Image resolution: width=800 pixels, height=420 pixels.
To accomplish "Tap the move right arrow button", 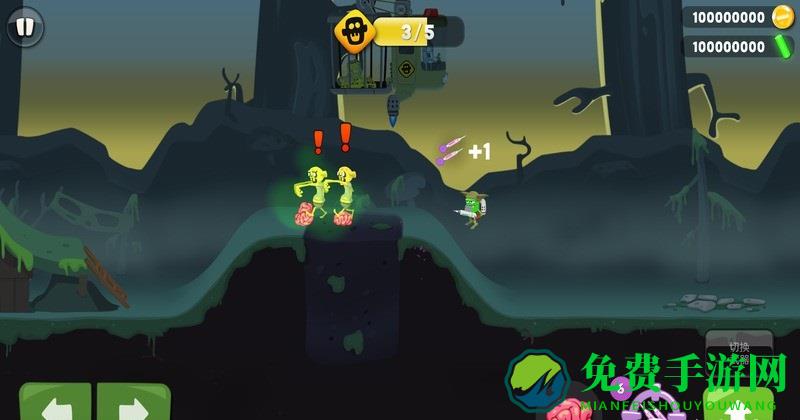I will [x=133, y=404].
